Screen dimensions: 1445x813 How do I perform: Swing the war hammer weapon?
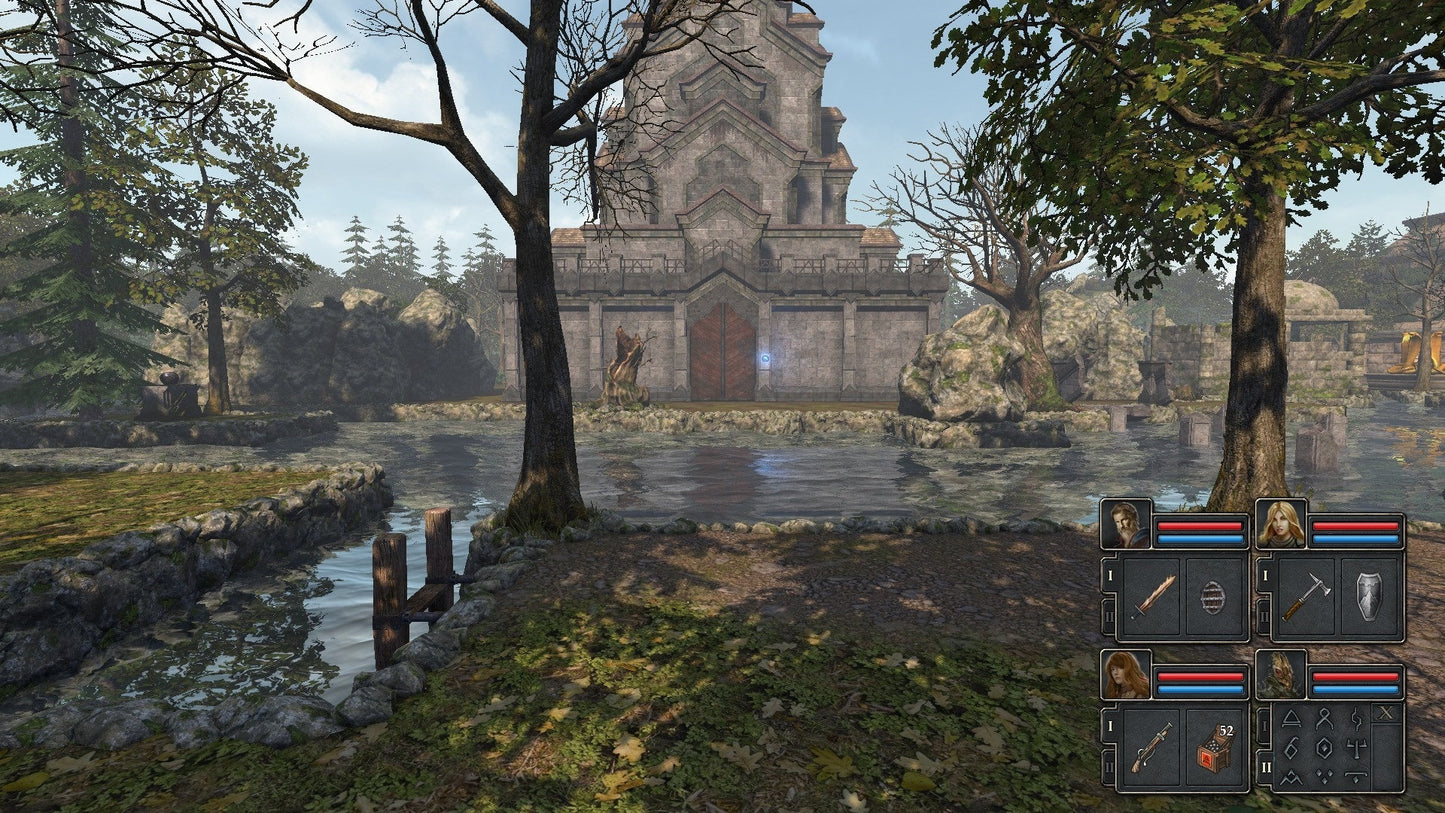click(1306, 597)
